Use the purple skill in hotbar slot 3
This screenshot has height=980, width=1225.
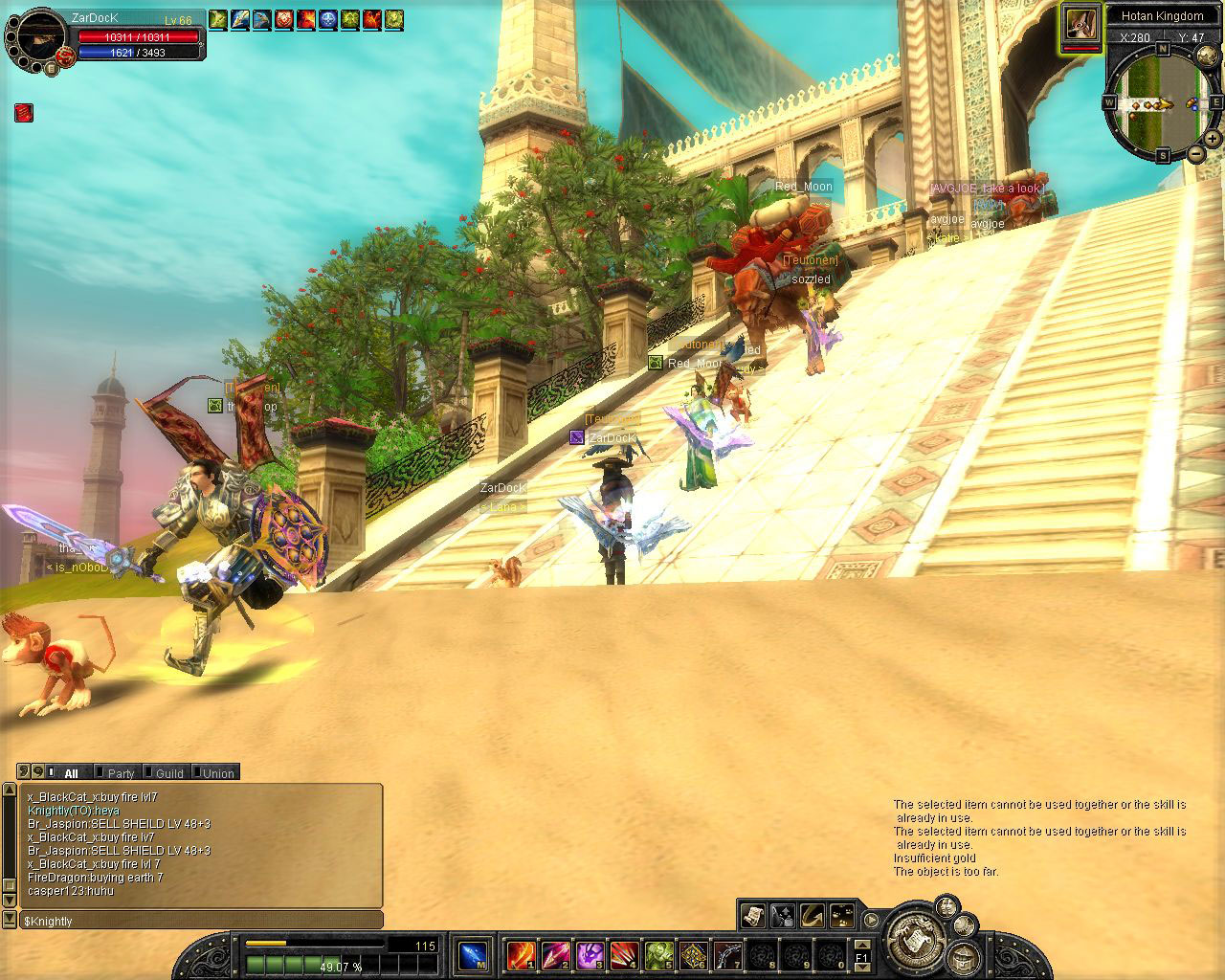coord(590,955)
